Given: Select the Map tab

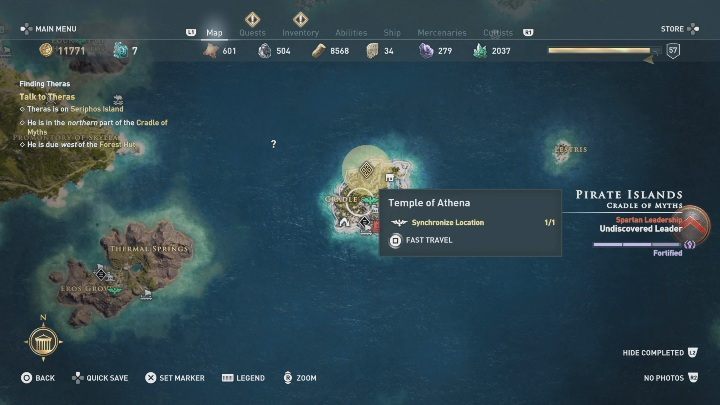Looking at the screenshot, I should (214, 32).
